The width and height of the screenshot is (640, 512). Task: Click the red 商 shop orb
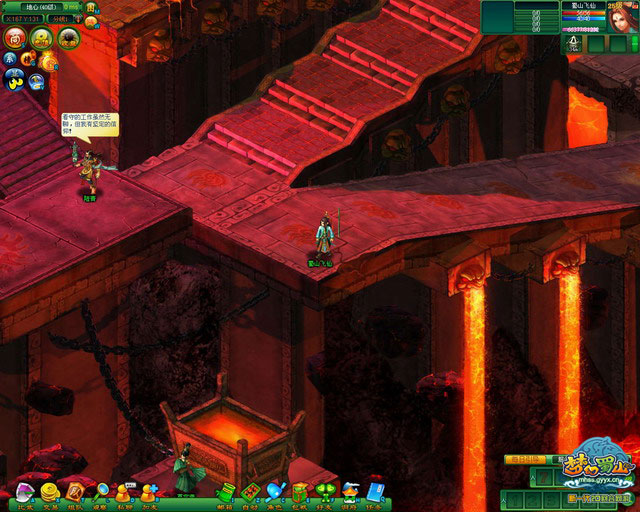point(16,38)
